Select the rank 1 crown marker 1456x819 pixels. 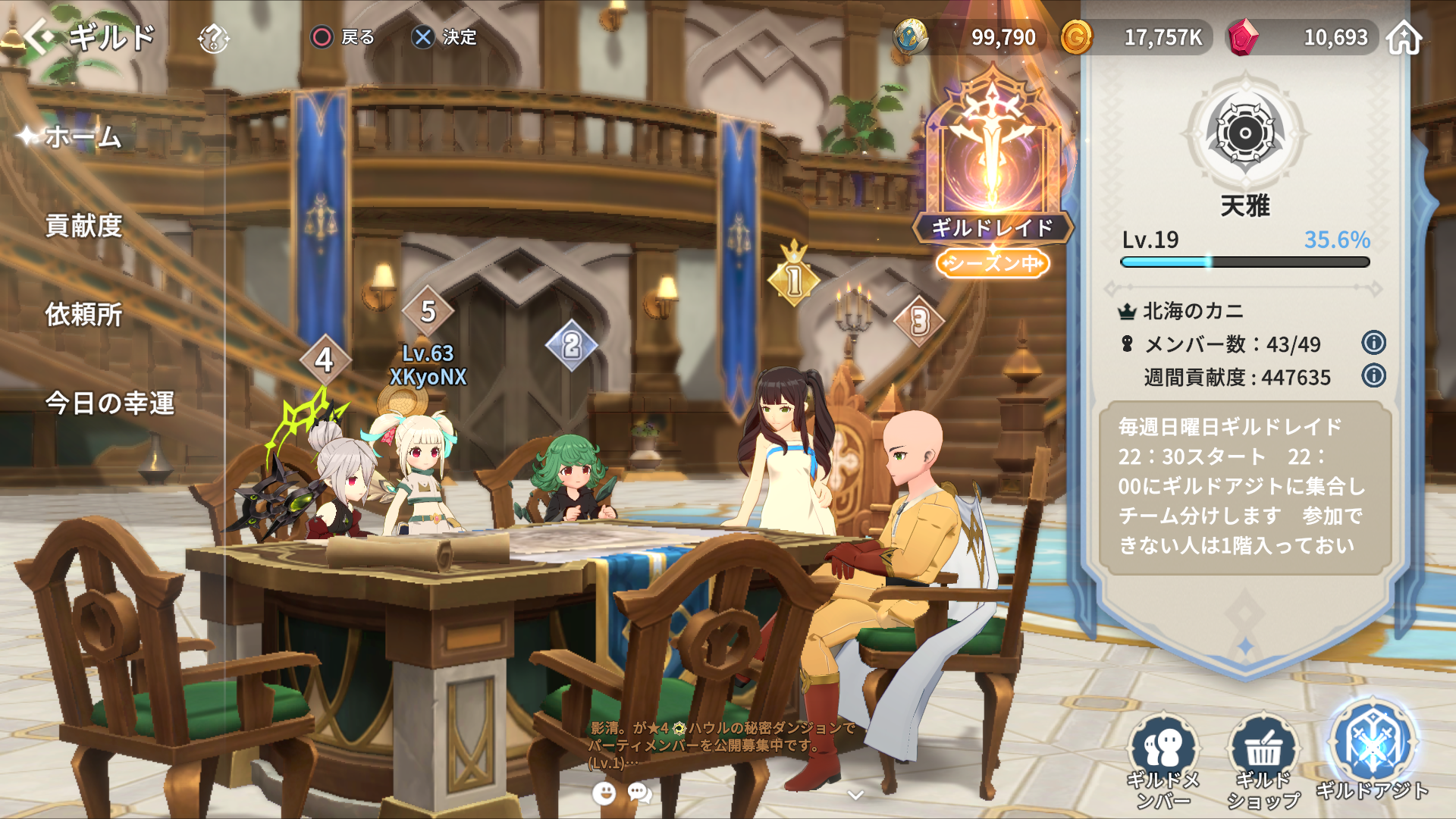[x=794, y=277]
